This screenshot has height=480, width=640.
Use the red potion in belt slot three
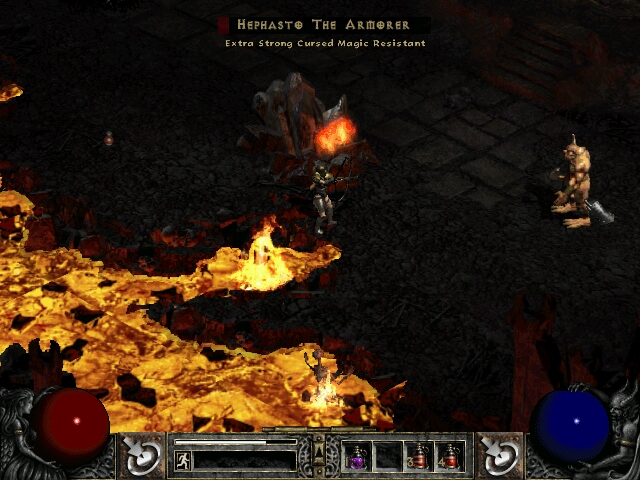[x=419, y=457]
